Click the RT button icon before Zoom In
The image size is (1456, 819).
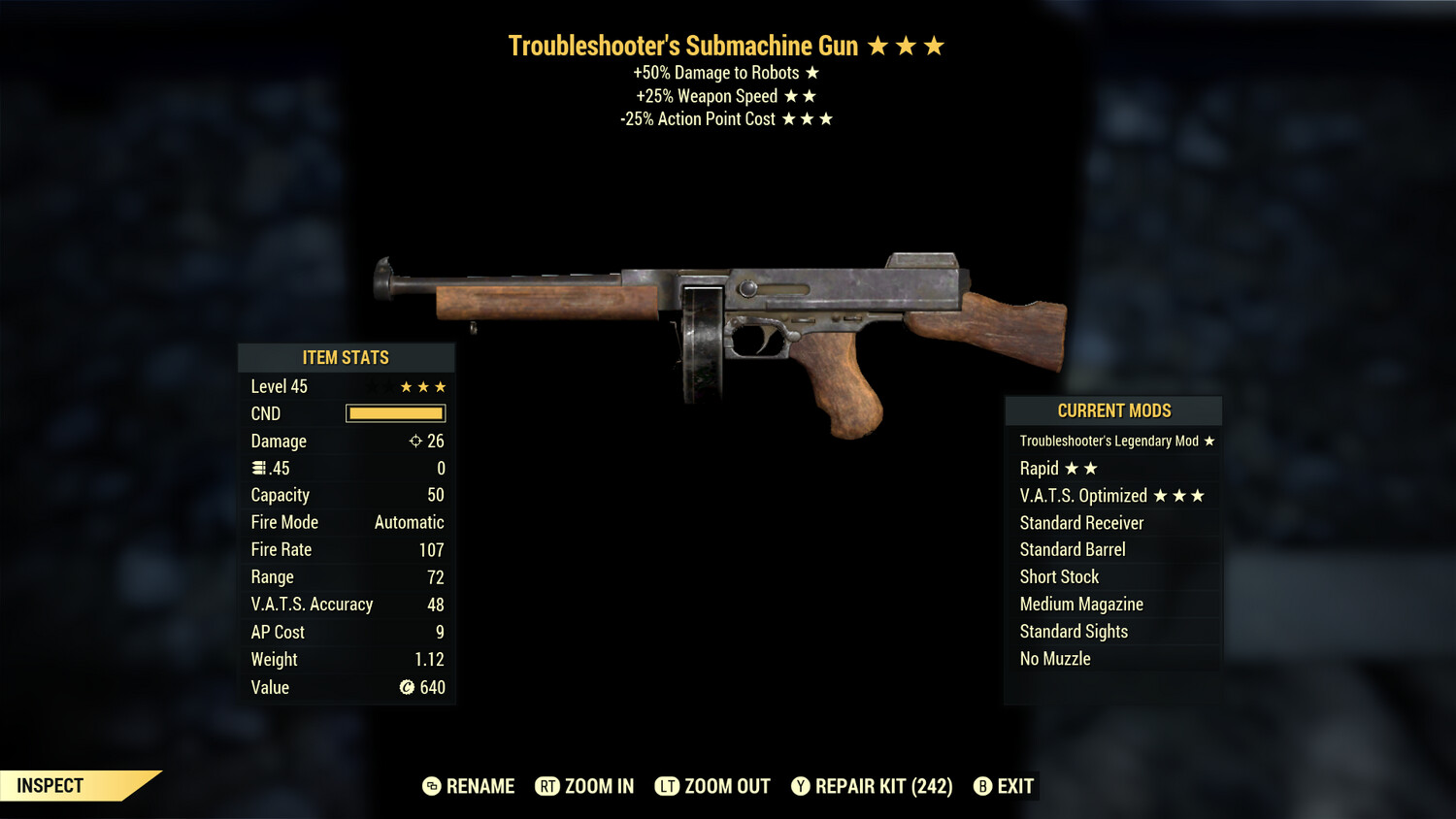coord(549,786)
